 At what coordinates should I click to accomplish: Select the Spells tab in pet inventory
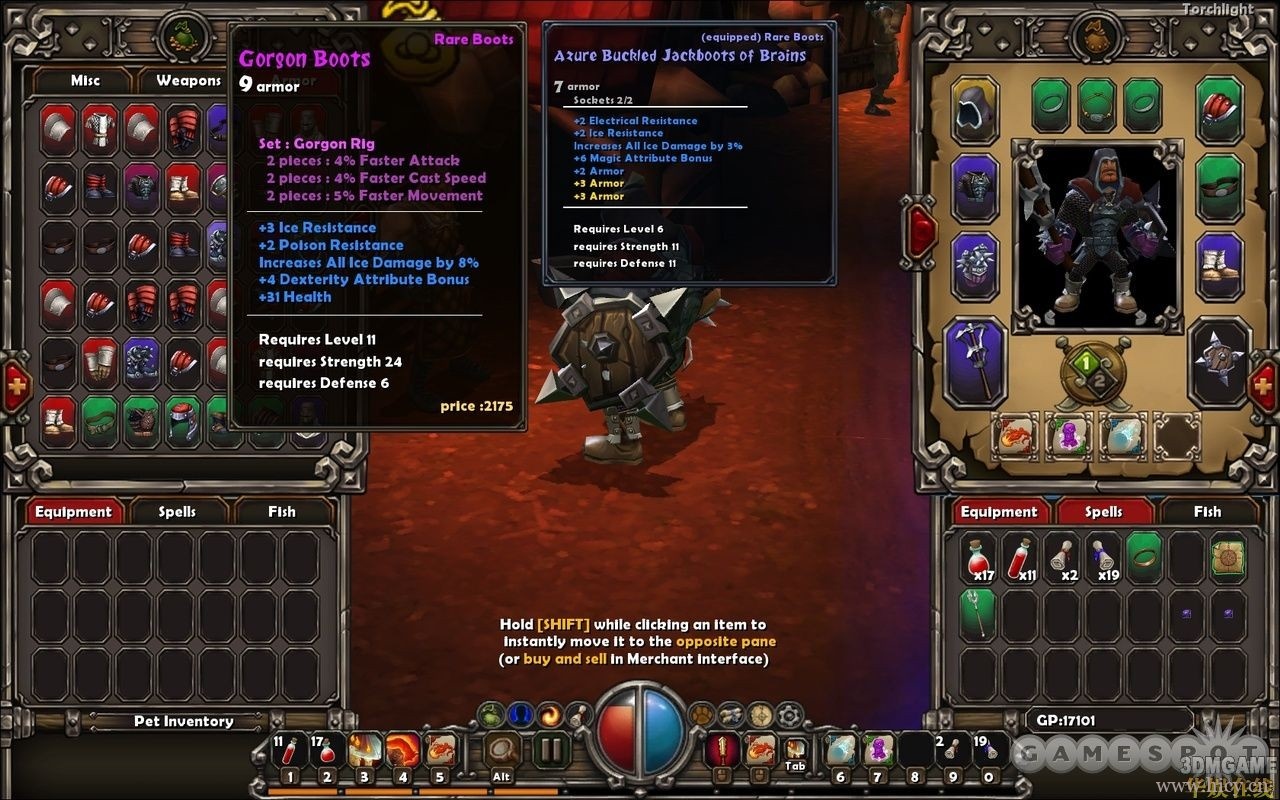(177, 512)
